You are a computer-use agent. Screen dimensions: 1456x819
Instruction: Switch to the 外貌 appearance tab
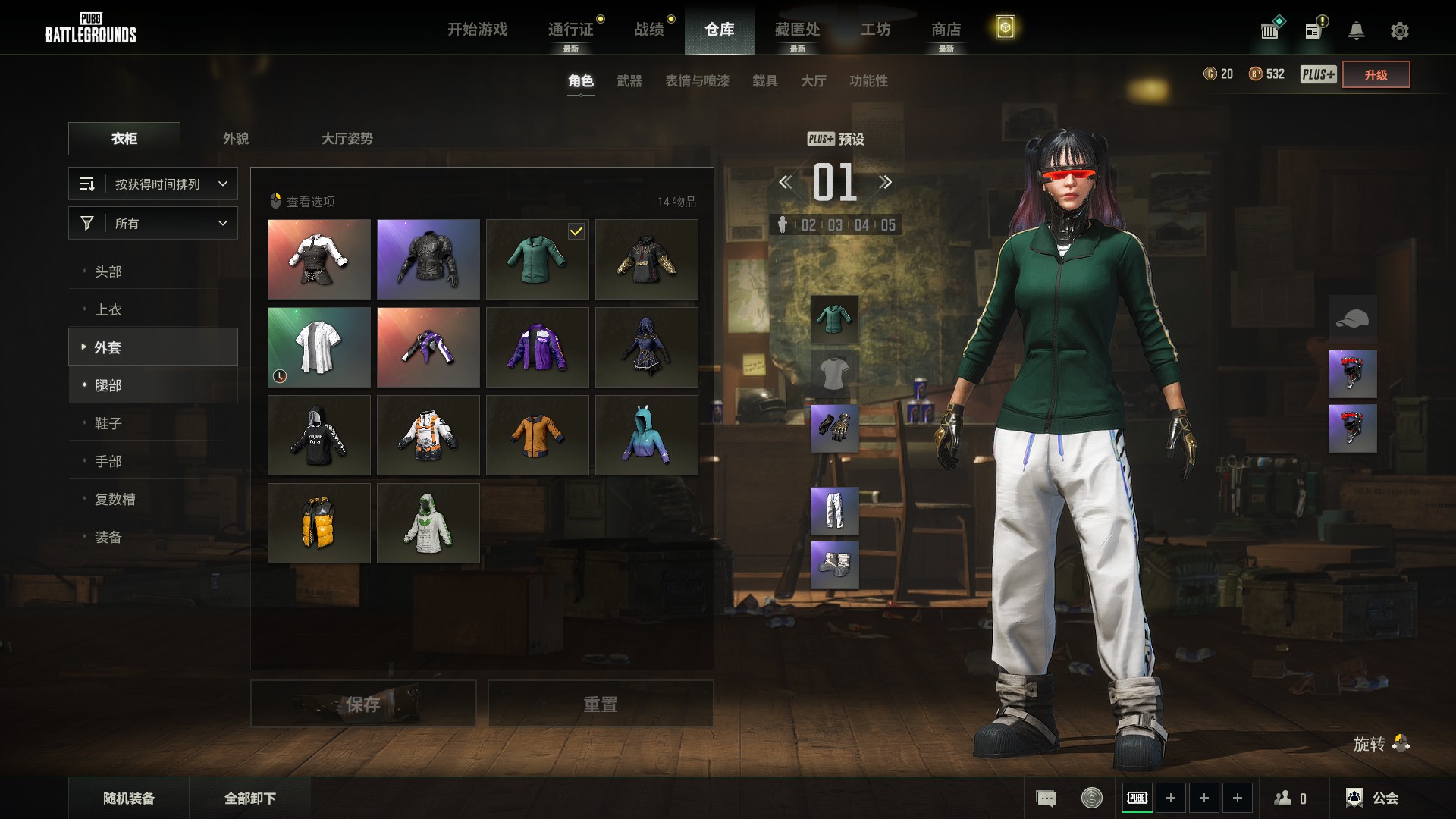(236, 139)
